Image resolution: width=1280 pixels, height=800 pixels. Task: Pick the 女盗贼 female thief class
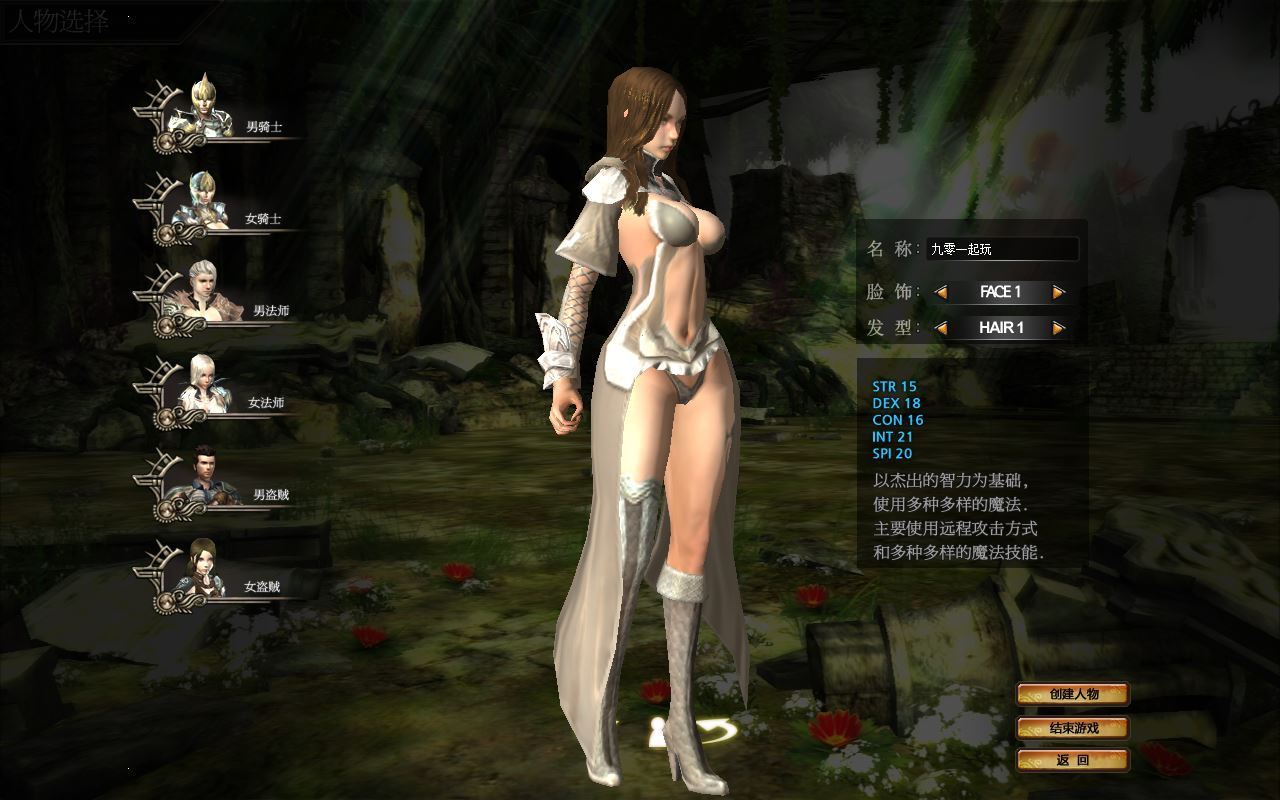point(205,572)
